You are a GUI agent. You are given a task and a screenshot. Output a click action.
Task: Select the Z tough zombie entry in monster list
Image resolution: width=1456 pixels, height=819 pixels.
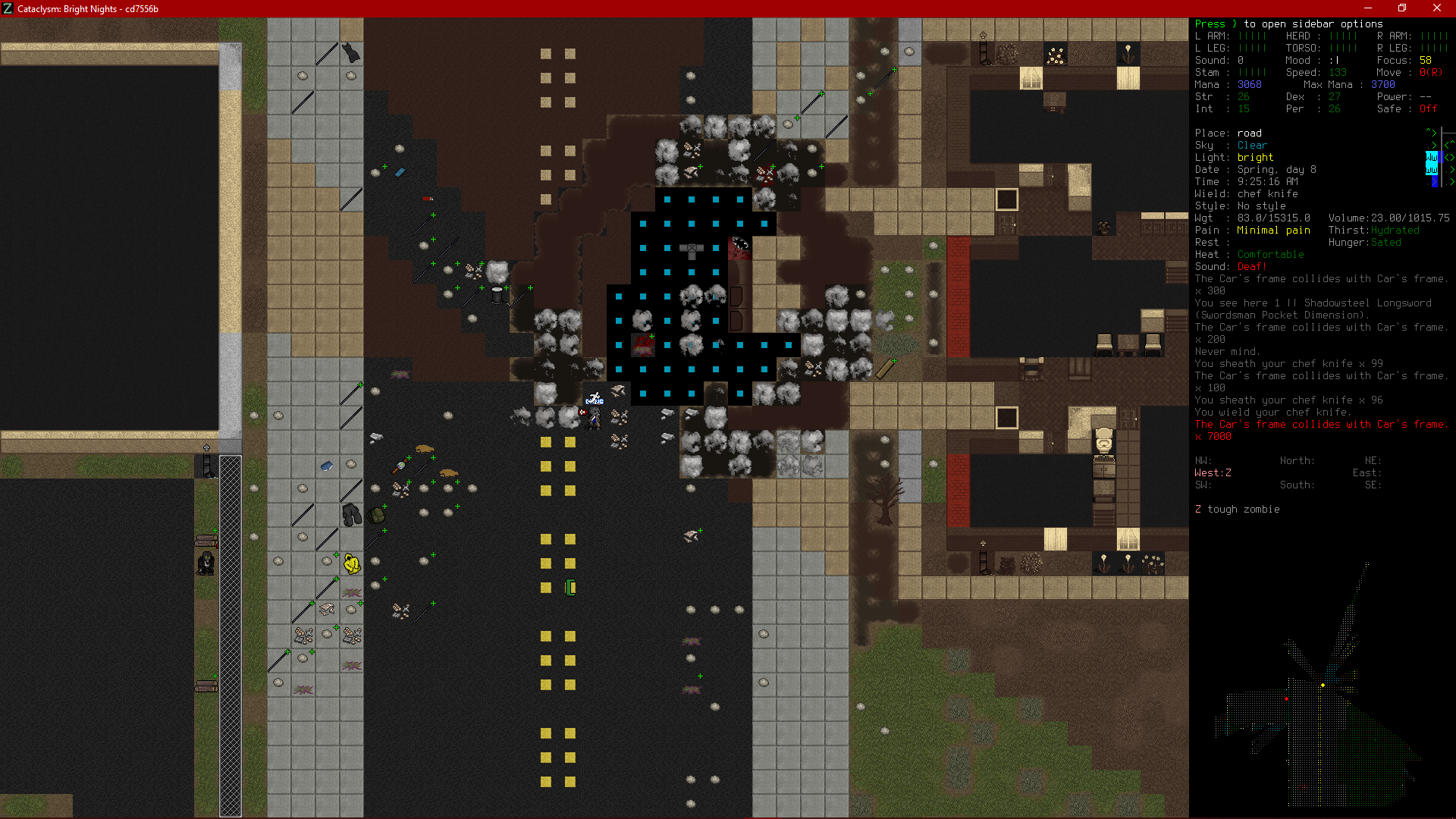(1238, 509)
